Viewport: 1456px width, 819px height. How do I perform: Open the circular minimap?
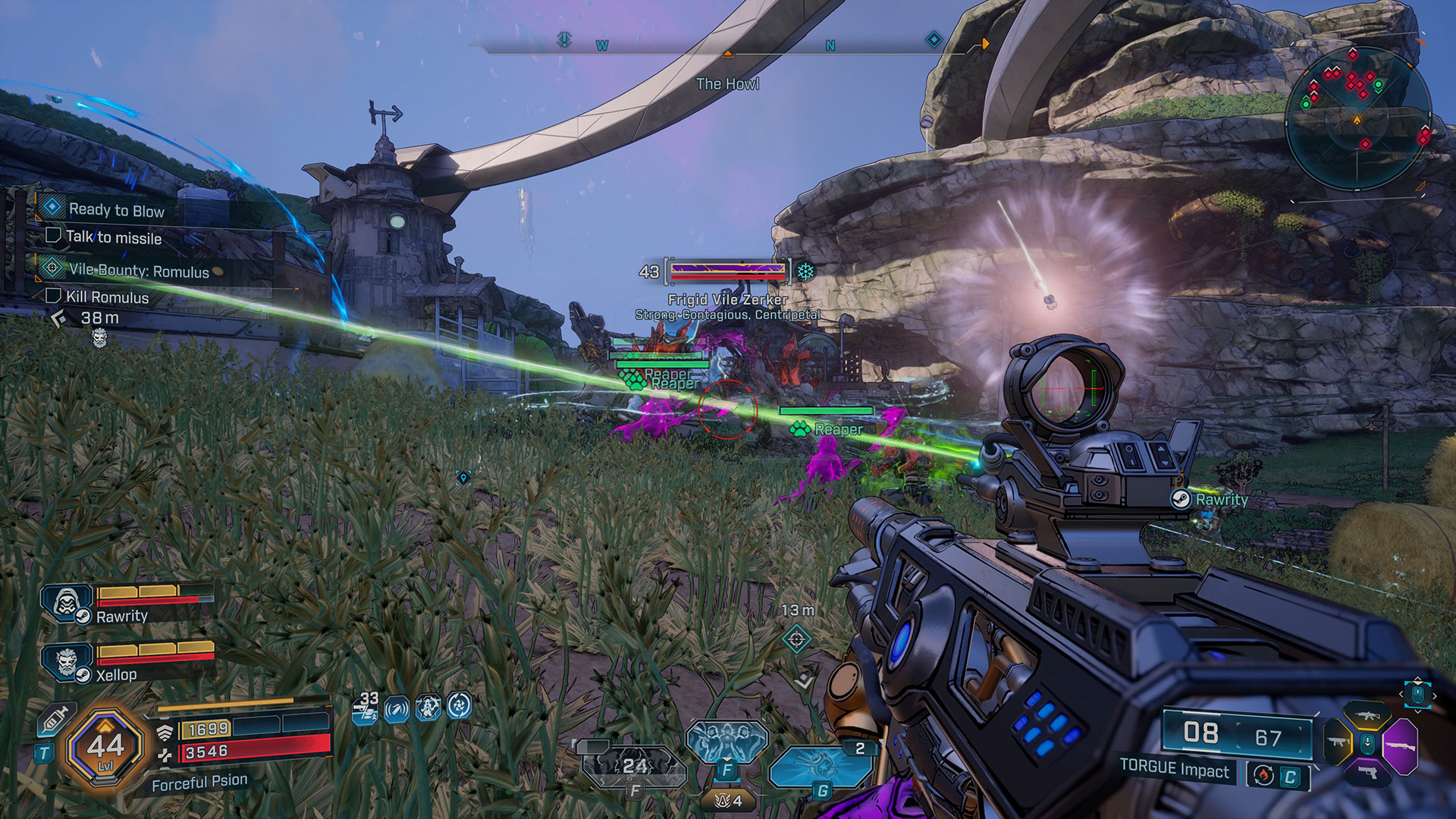tap(1357, 121)
